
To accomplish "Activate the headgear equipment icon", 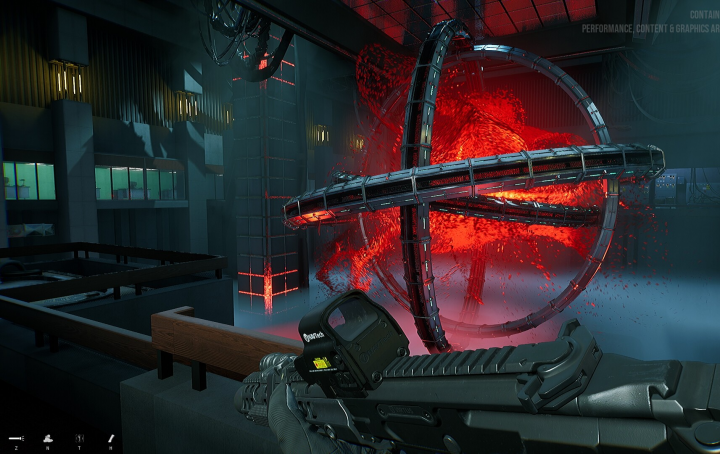I will click(48, 438).
